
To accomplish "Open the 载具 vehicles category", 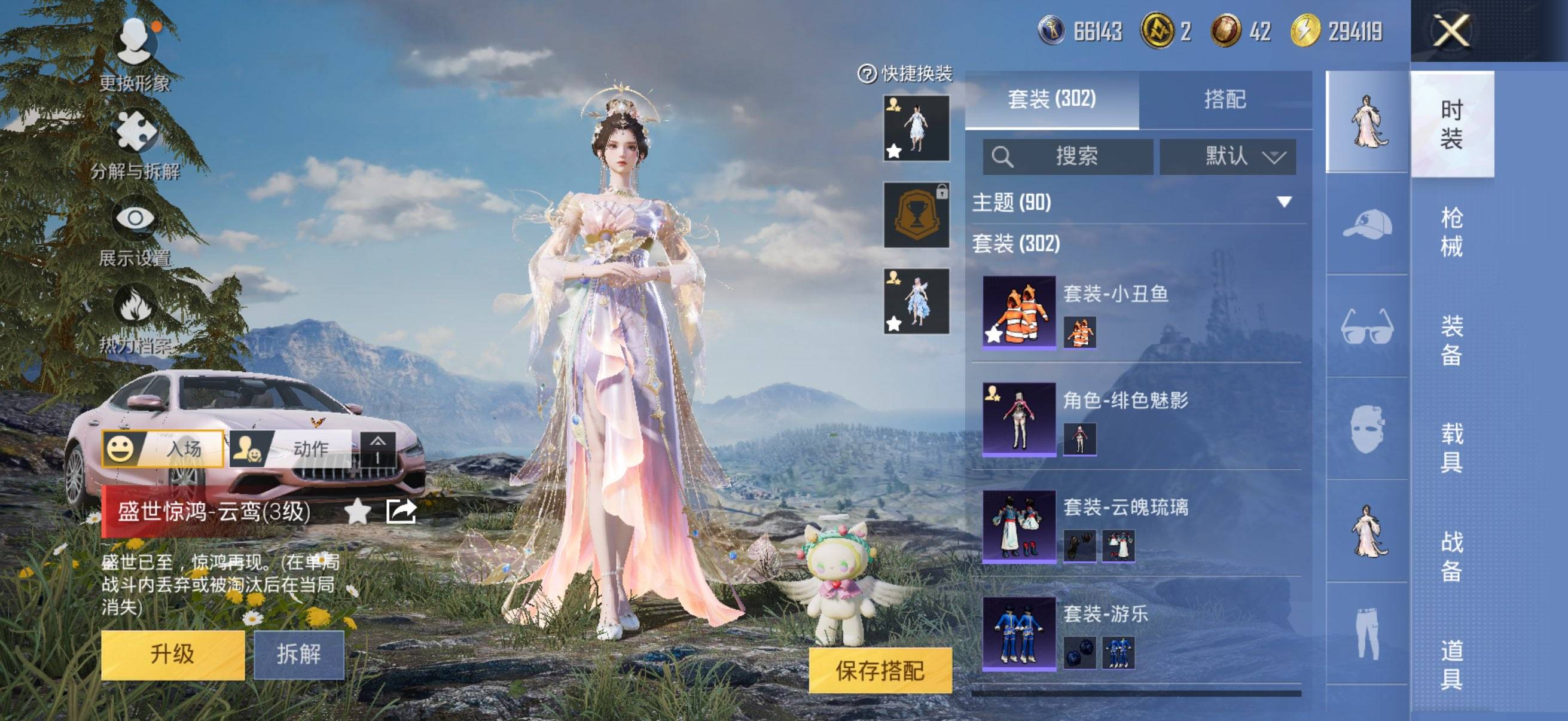I will coord(1452,448).
